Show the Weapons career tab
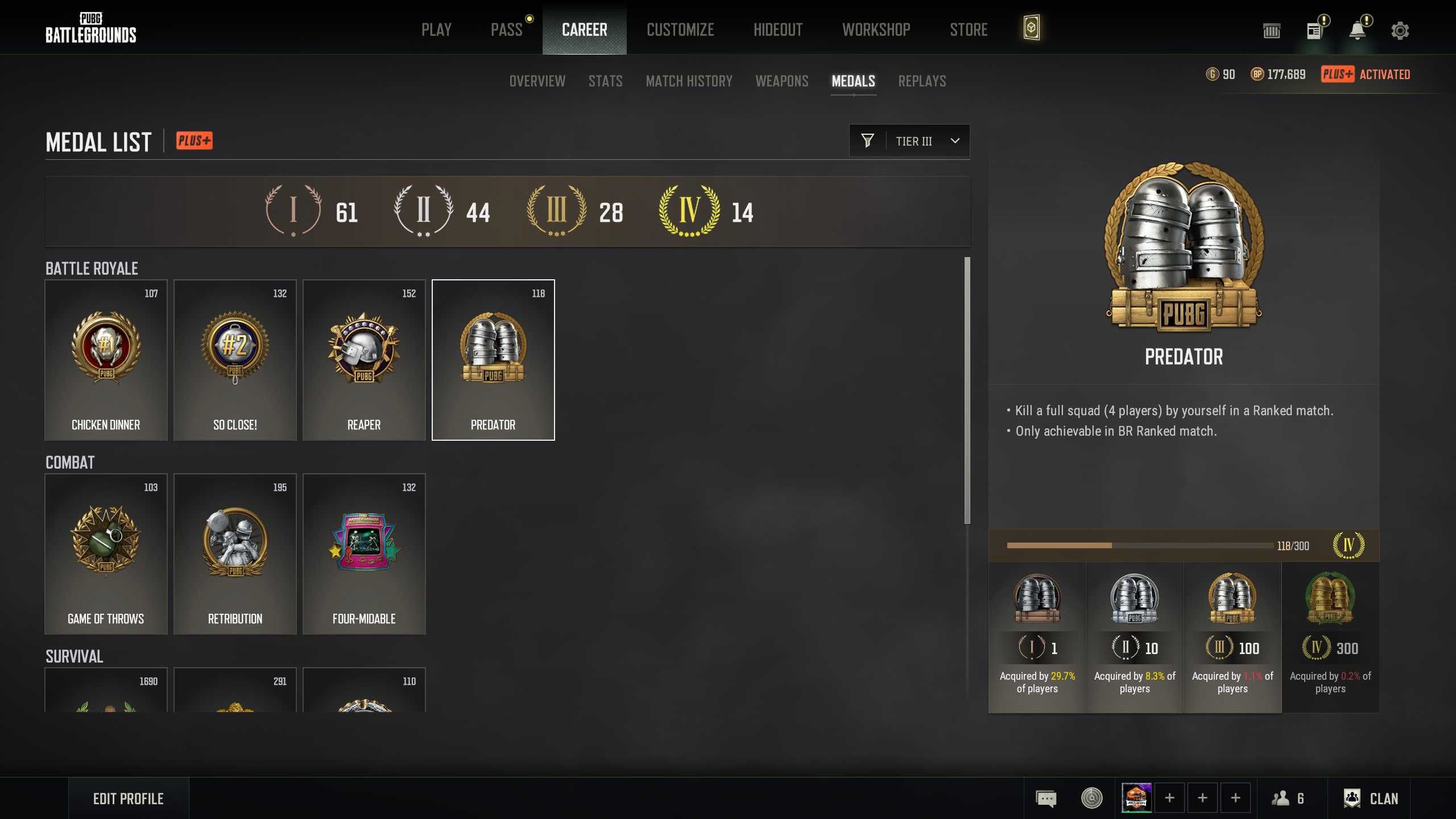 (781, 81)
